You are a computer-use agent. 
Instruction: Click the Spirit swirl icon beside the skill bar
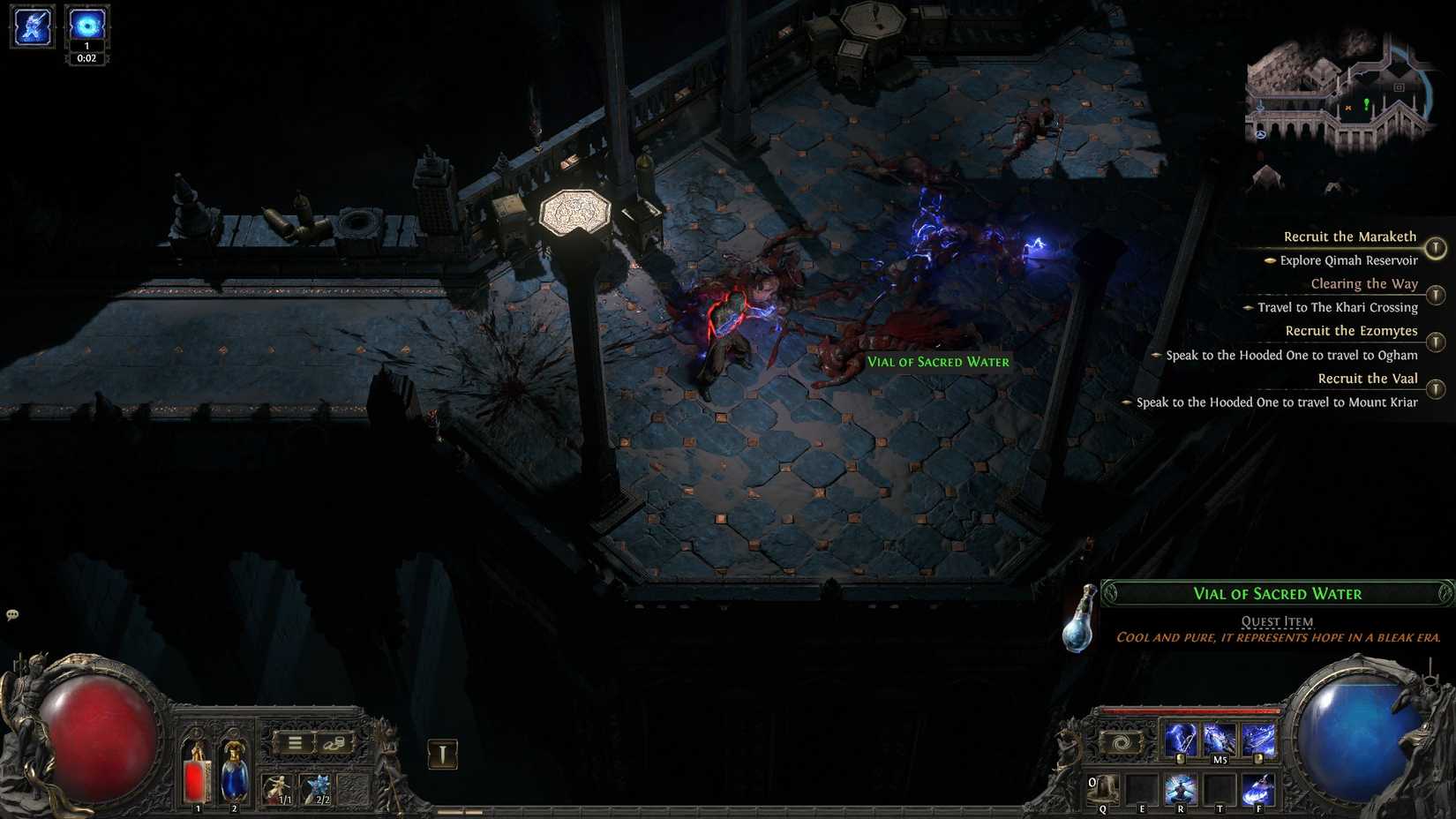(1120, 744)
